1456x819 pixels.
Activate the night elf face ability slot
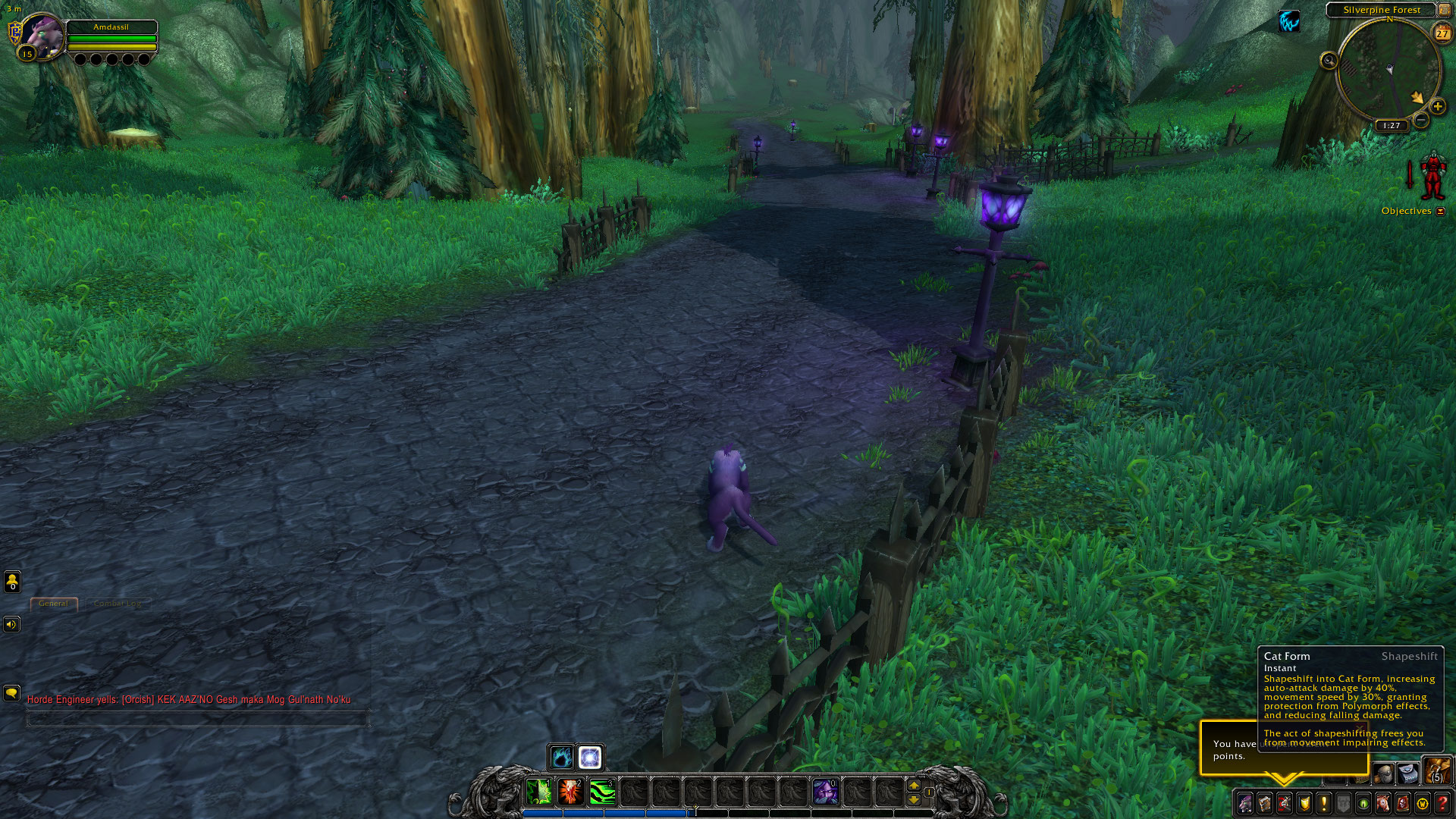pyautogui.click(x=825, y=792)
